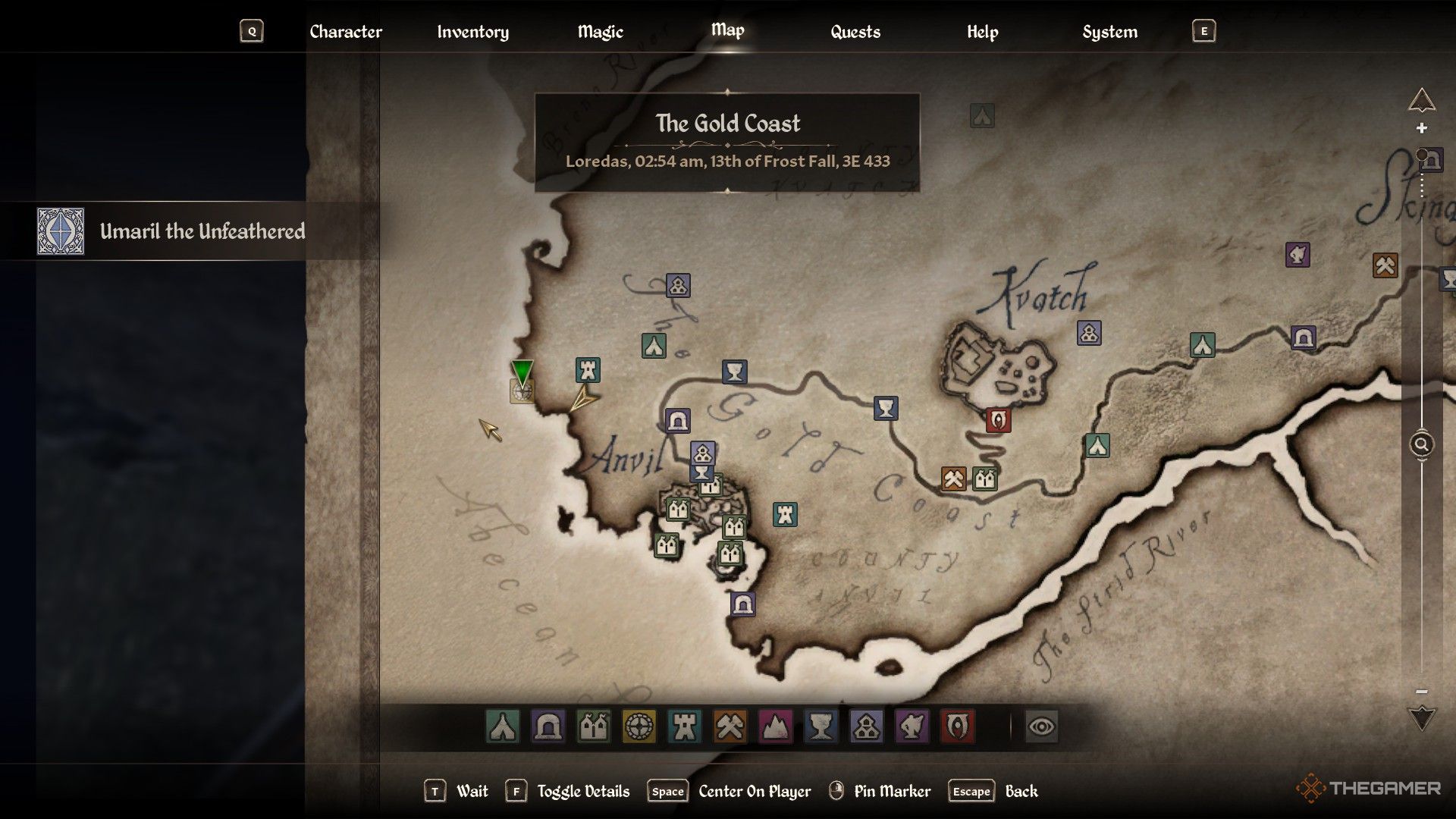Open the Quests menu
This screenshot has height=819, width=1456.
(855, 32)
